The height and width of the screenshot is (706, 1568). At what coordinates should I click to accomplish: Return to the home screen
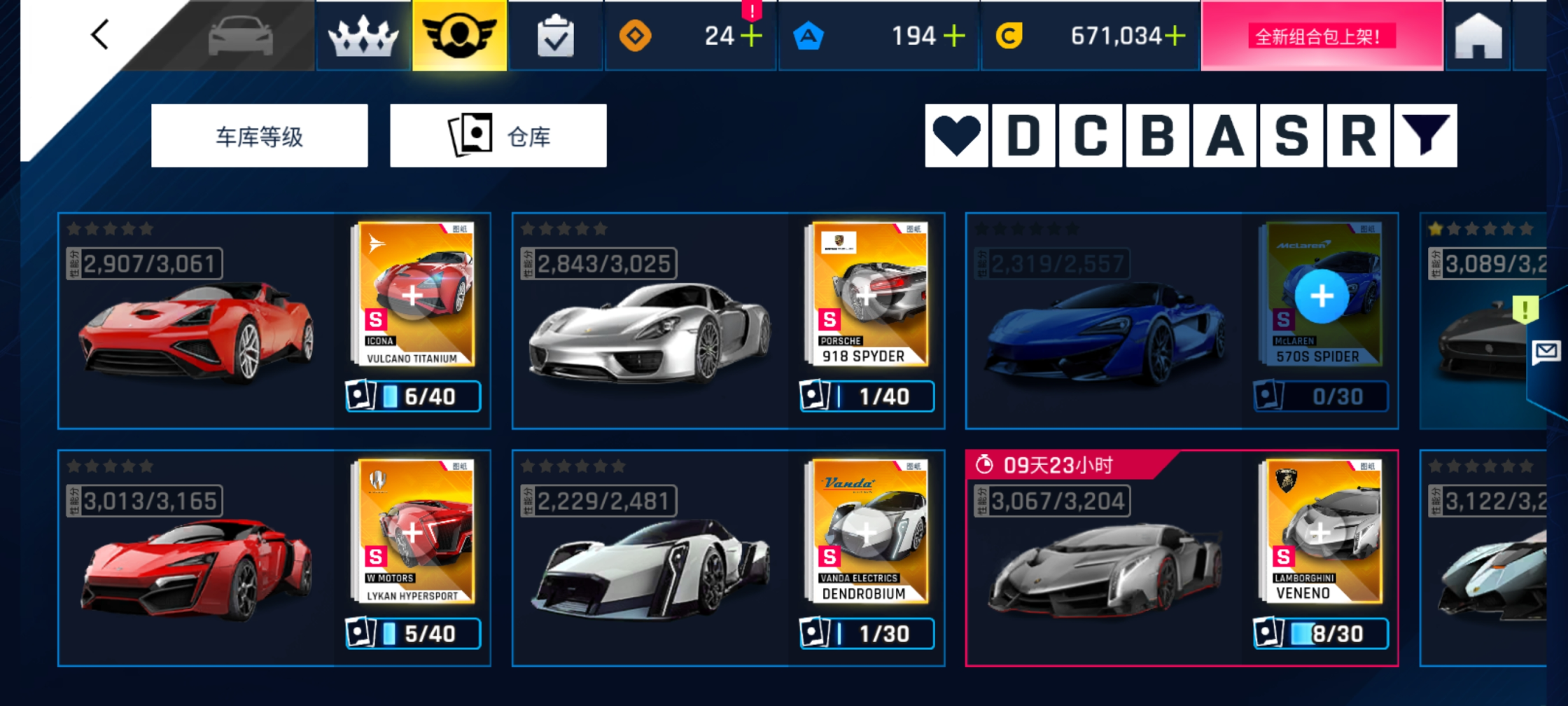click(1478, 36)
